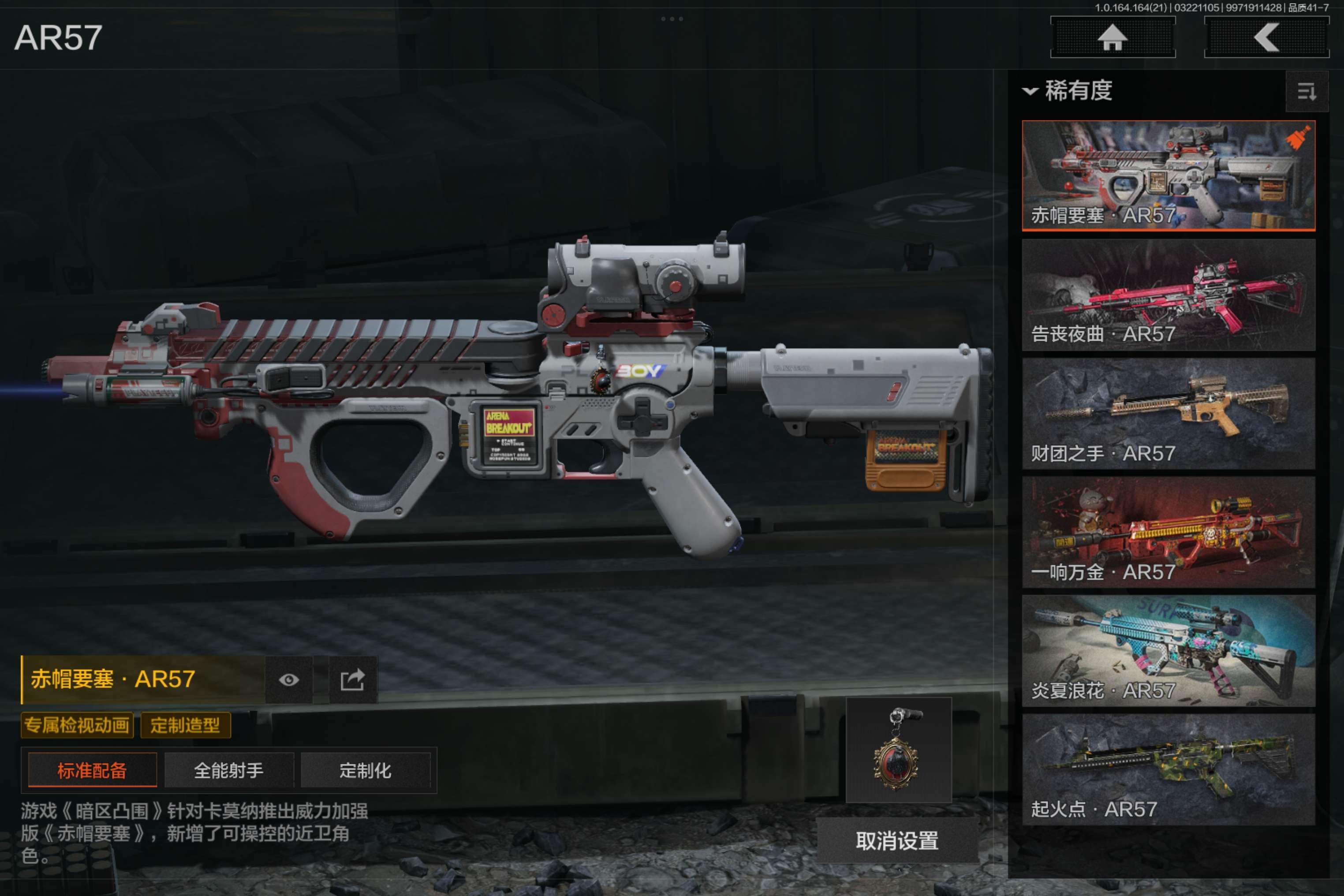Return to the home screen
The height and width of the screenshot is (896, 1344).
click(1112, 38)
